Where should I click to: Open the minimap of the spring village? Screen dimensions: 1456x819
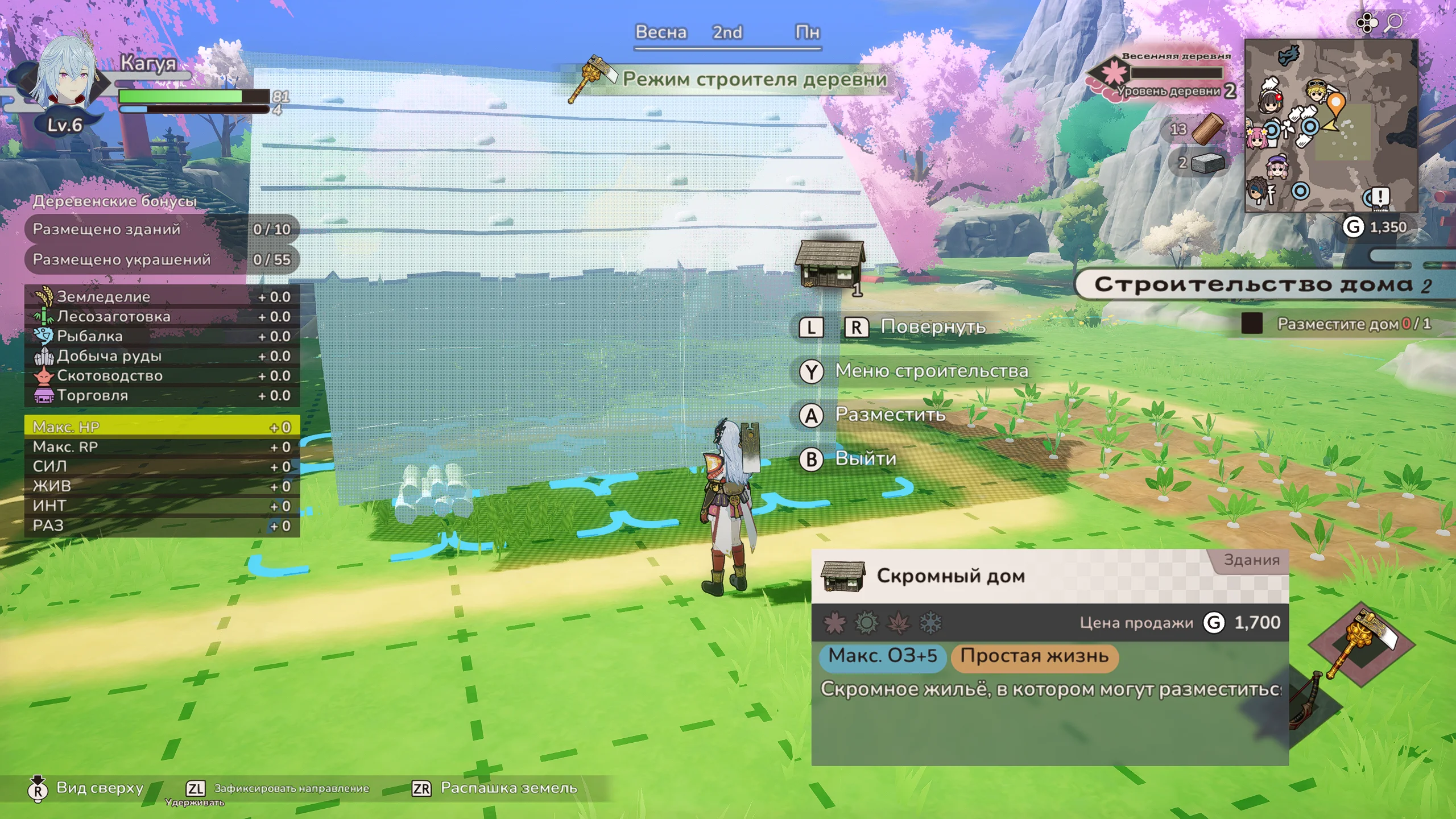point(1331,125)
